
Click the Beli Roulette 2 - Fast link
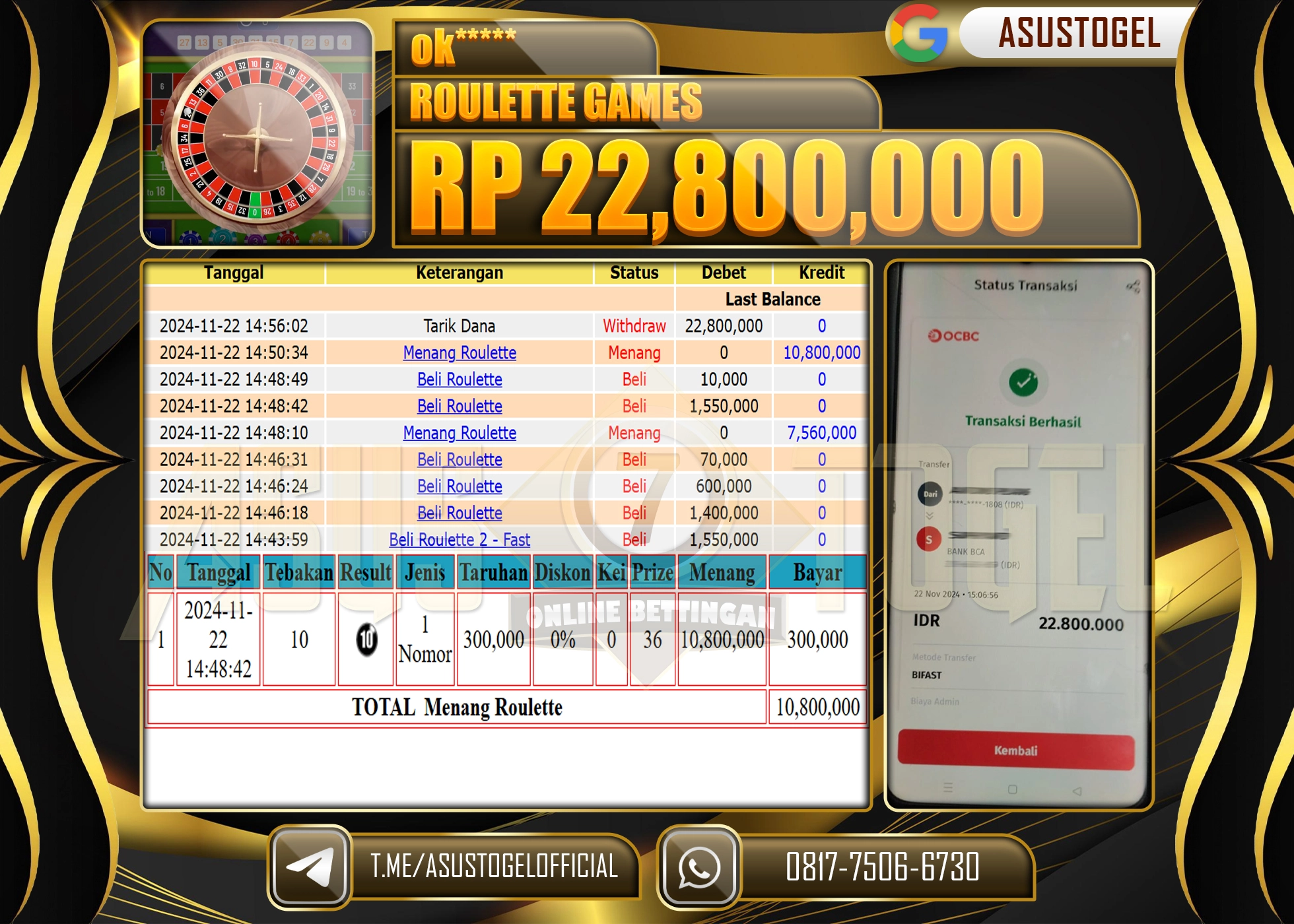(460, 540)
